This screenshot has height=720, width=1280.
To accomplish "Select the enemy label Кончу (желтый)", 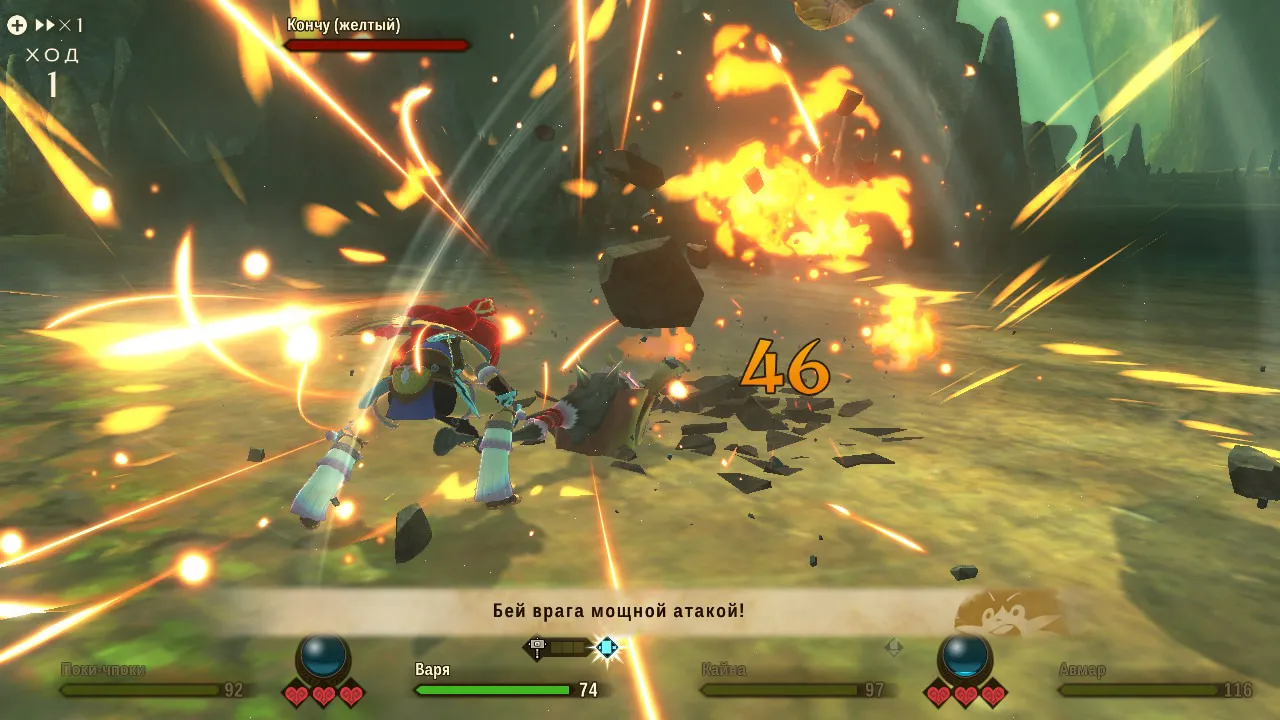I will pos(343,25).
